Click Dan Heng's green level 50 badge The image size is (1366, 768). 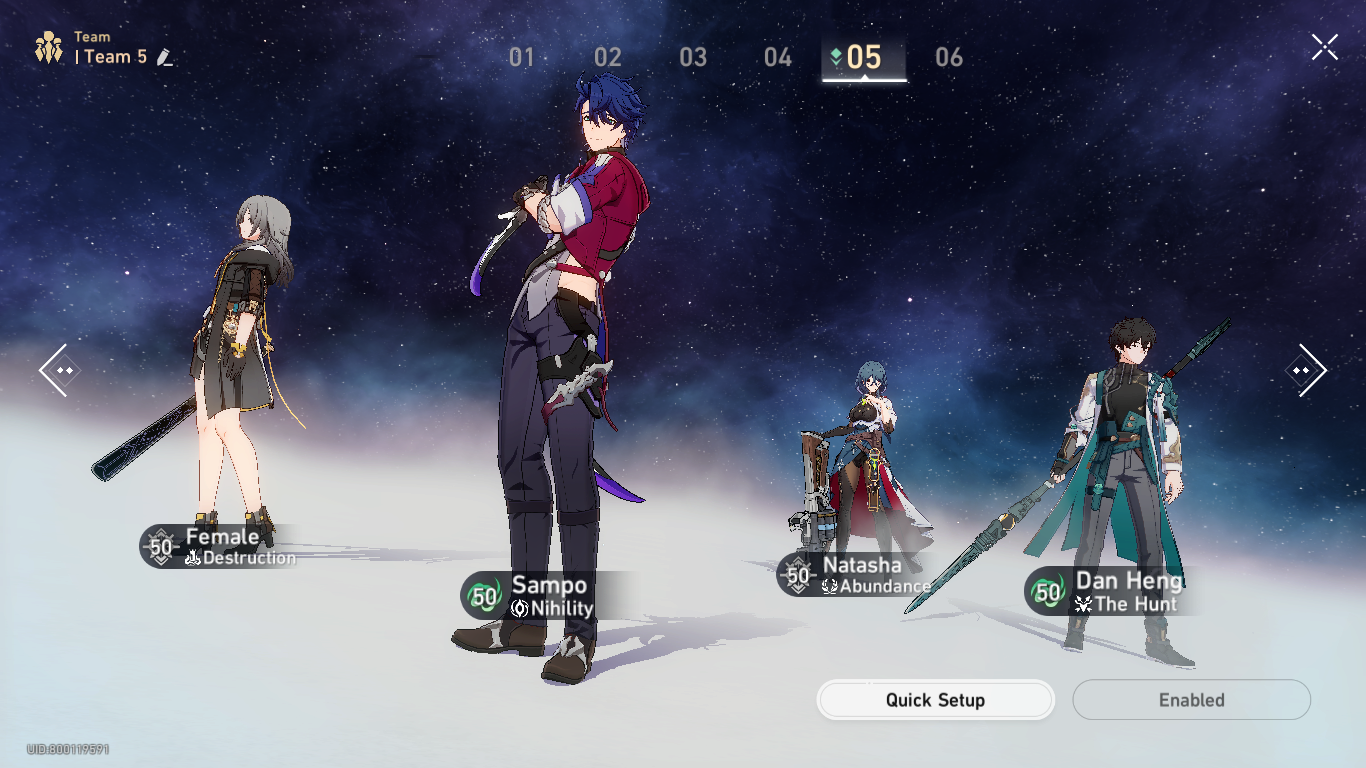point(1046,592)
